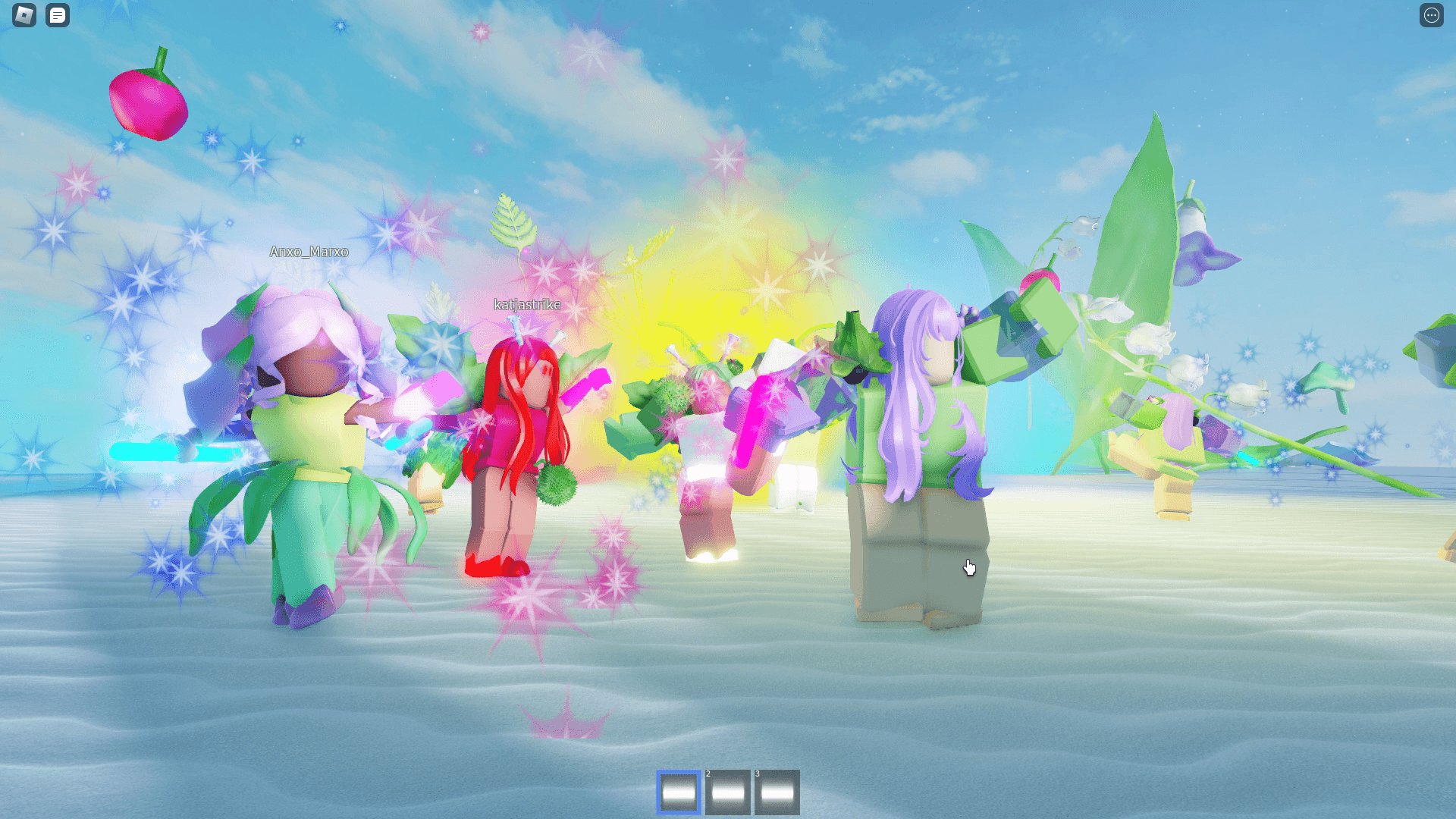Viewport: 1456px width, 819px height.
Task: Open the in-game chat
Action: [x=58, y=16]
